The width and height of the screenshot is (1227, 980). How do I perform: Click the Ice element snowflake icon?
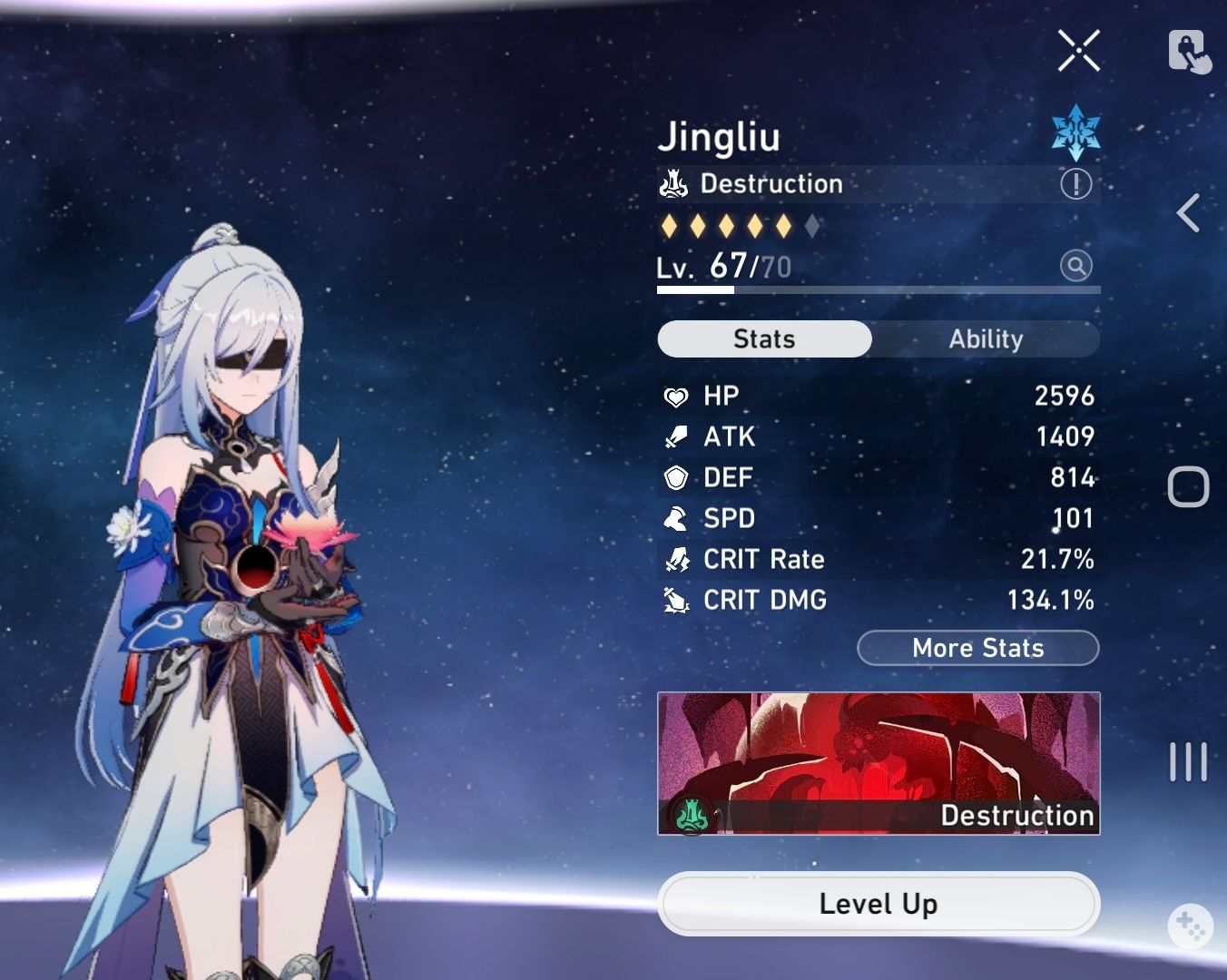click(1076, 132)
